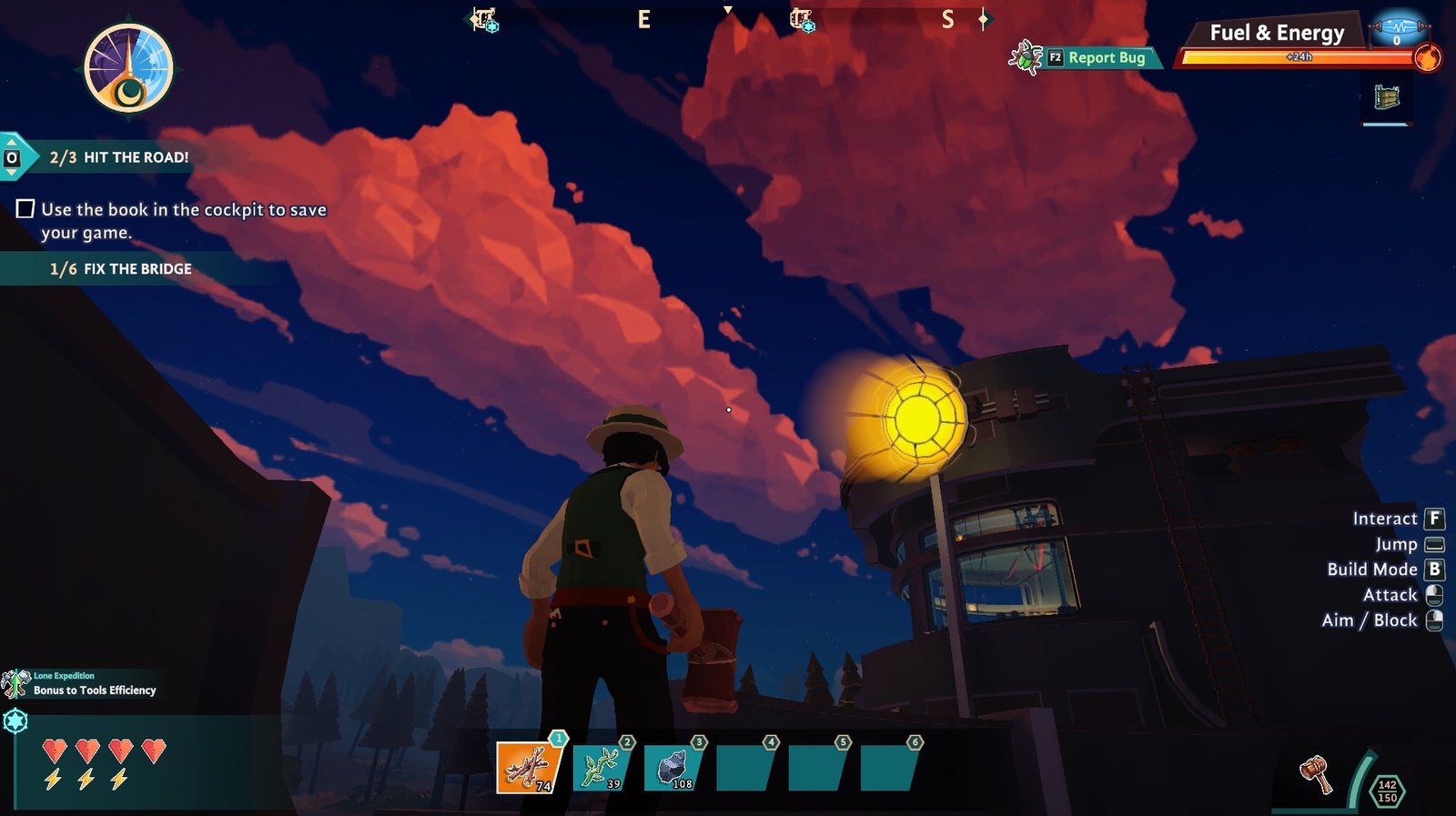The image size is (1456, 816).
Task: Click the orange fuel flame icon
Action: (x=1427, y=58)
